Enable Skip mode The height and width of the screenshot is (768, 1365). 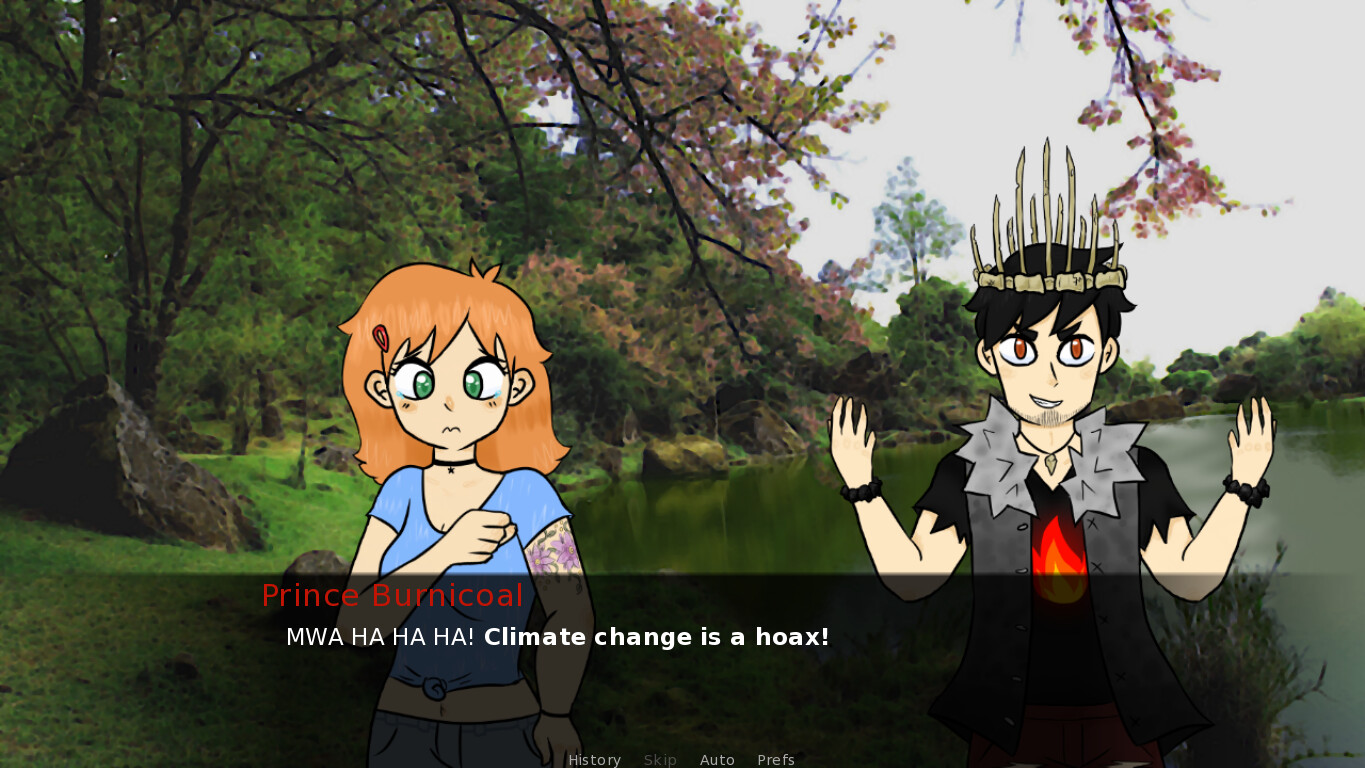tap(660, 760)
